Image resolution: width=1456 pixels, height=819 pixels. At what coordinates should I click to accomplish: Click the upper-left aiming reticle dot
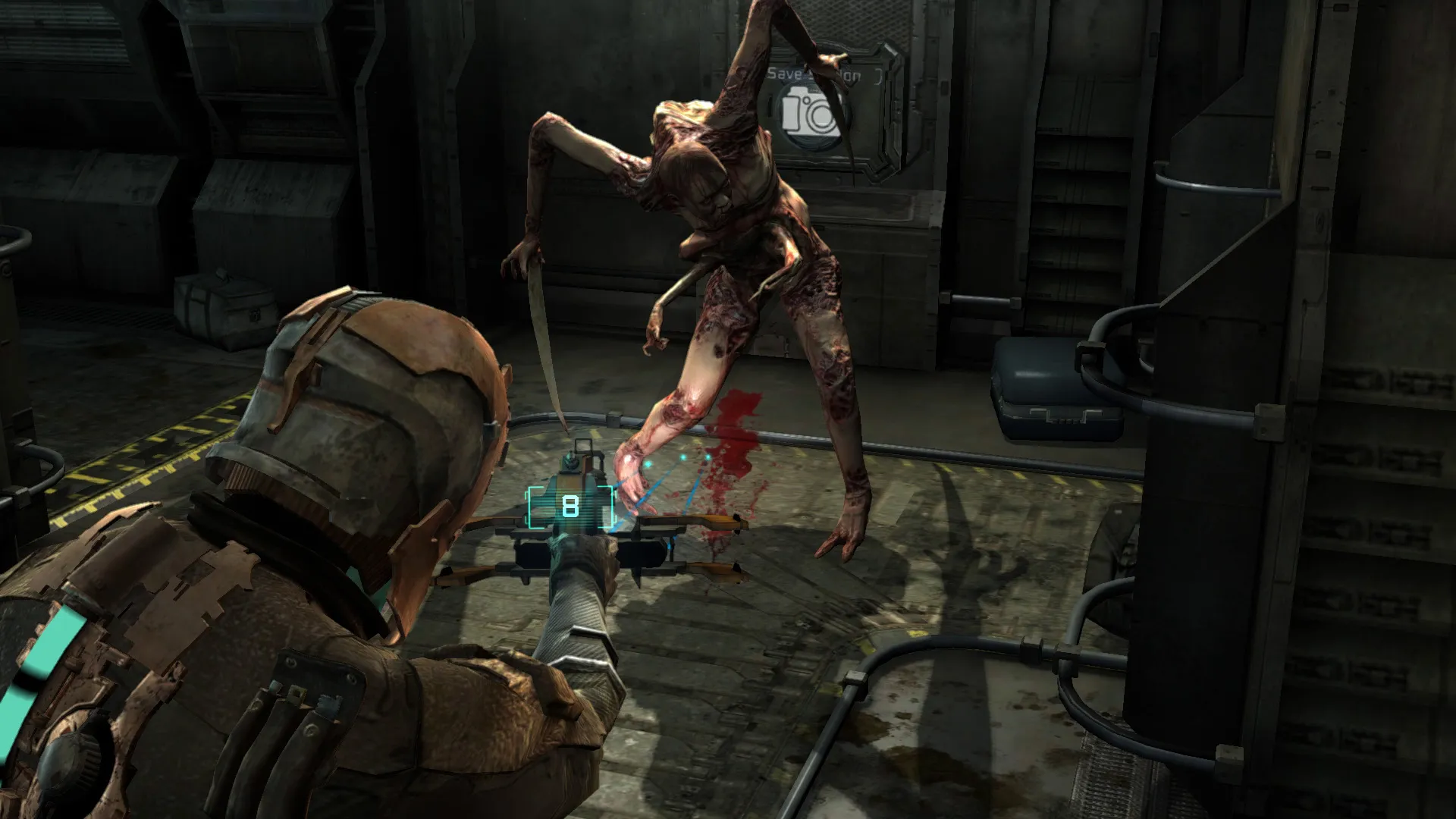648,463
